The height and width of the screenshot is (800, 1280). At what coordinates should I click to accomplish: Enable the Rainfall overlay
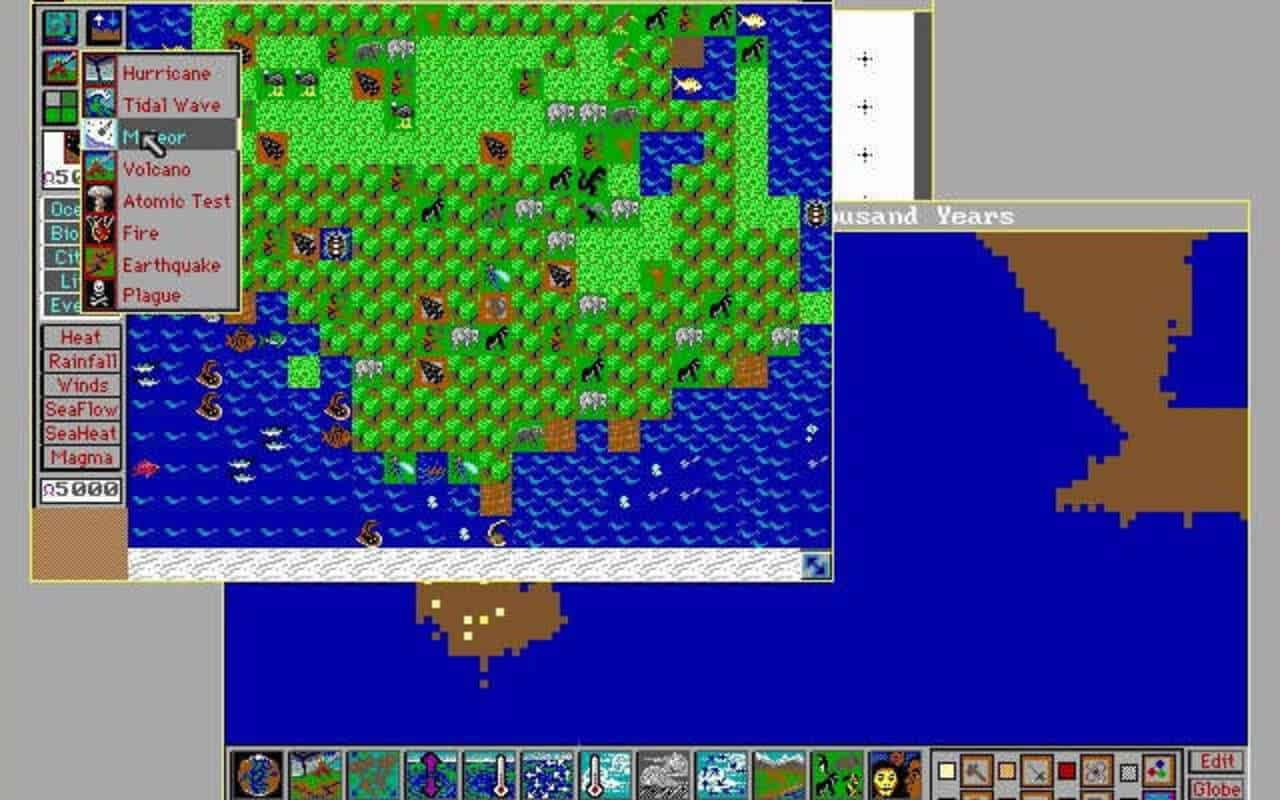click(x=83, y=362)
